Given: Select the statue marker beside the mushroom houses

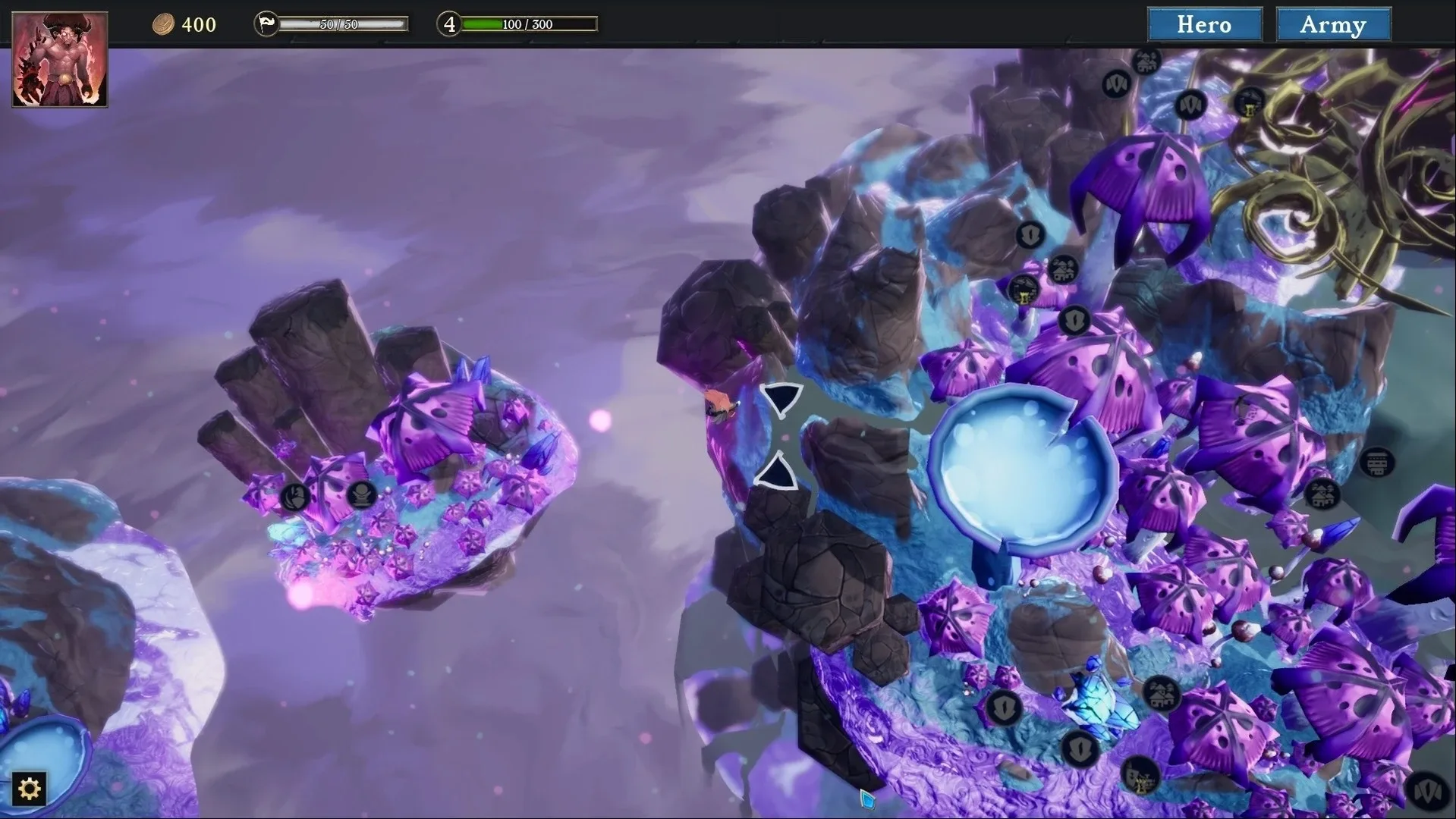Looking at the screenshot, I should tap(360, 495).
